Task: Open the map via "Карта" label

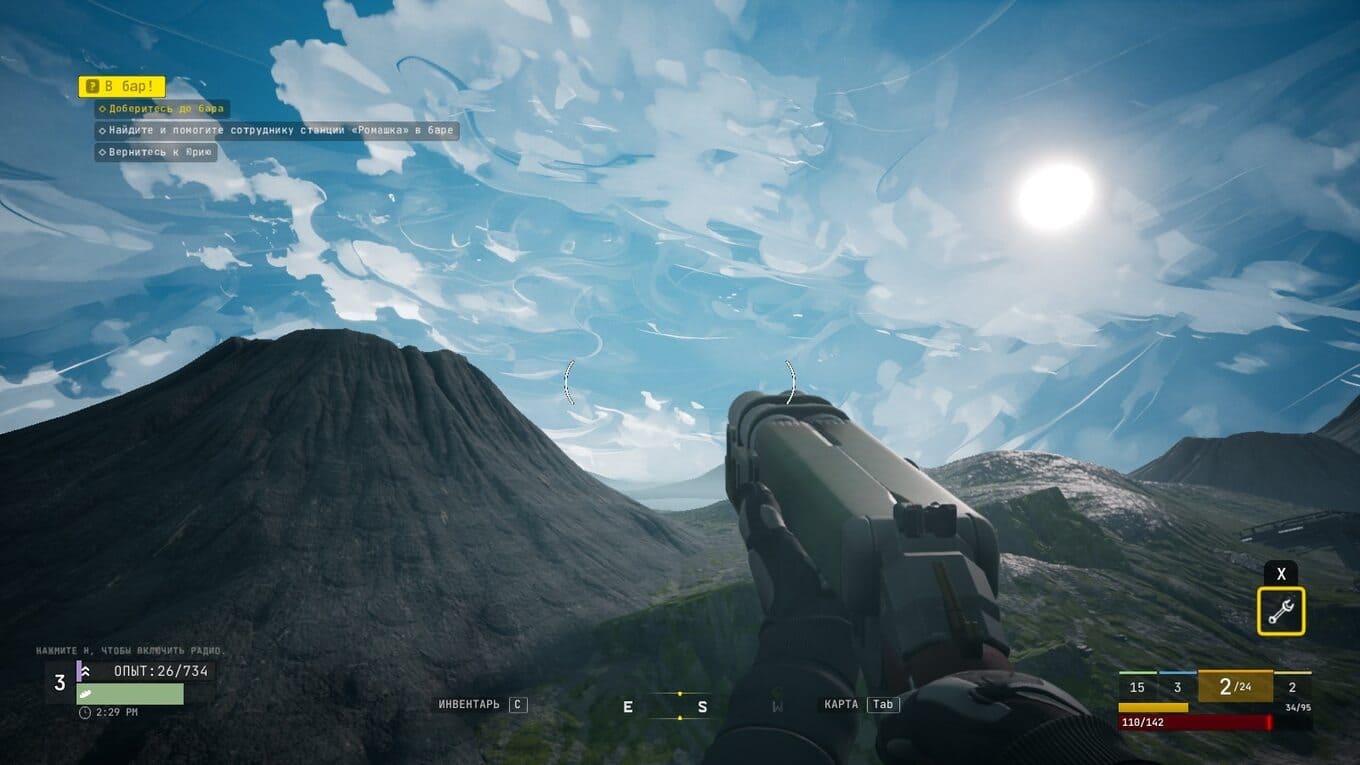Action: pos(841,705)
